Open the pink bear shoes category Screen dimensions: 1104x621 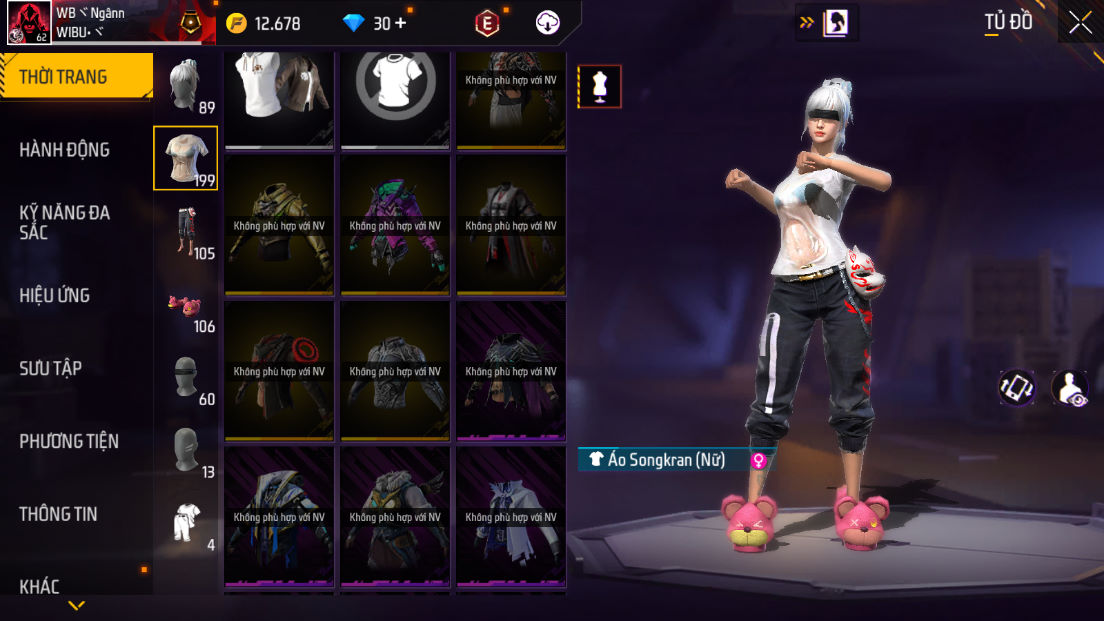point(186,305)
